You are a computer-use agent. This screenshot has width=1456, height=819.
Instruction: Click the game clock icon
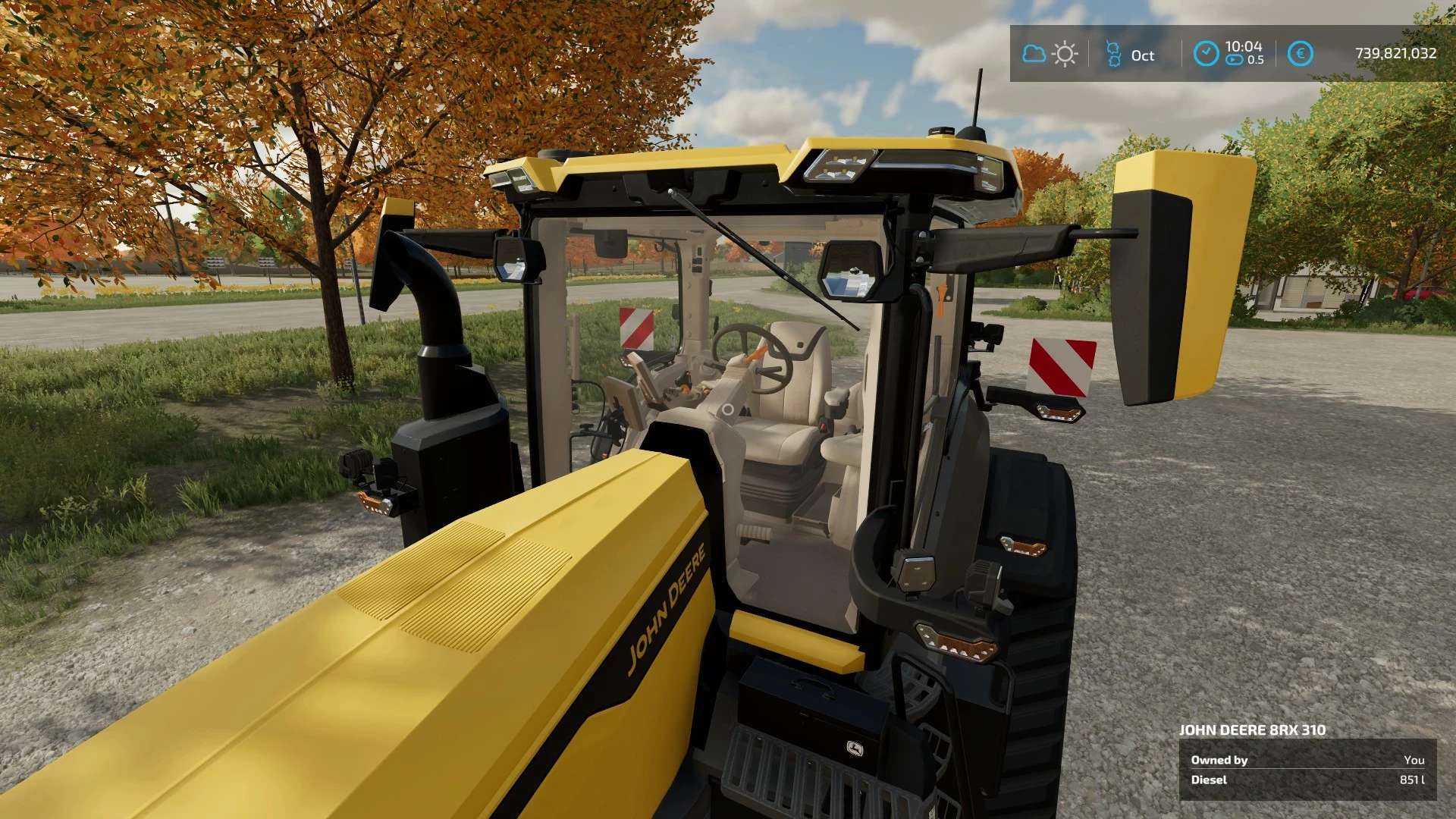click(1206, 54)
